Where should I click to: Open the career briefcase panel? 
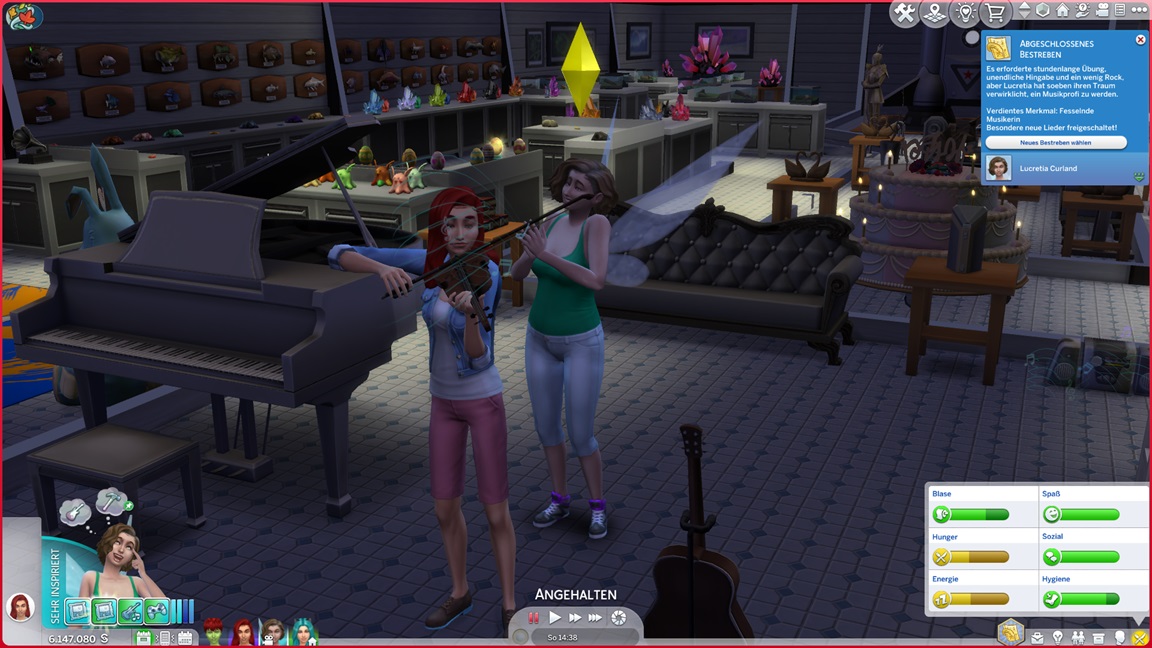(x=1037, y=637)
